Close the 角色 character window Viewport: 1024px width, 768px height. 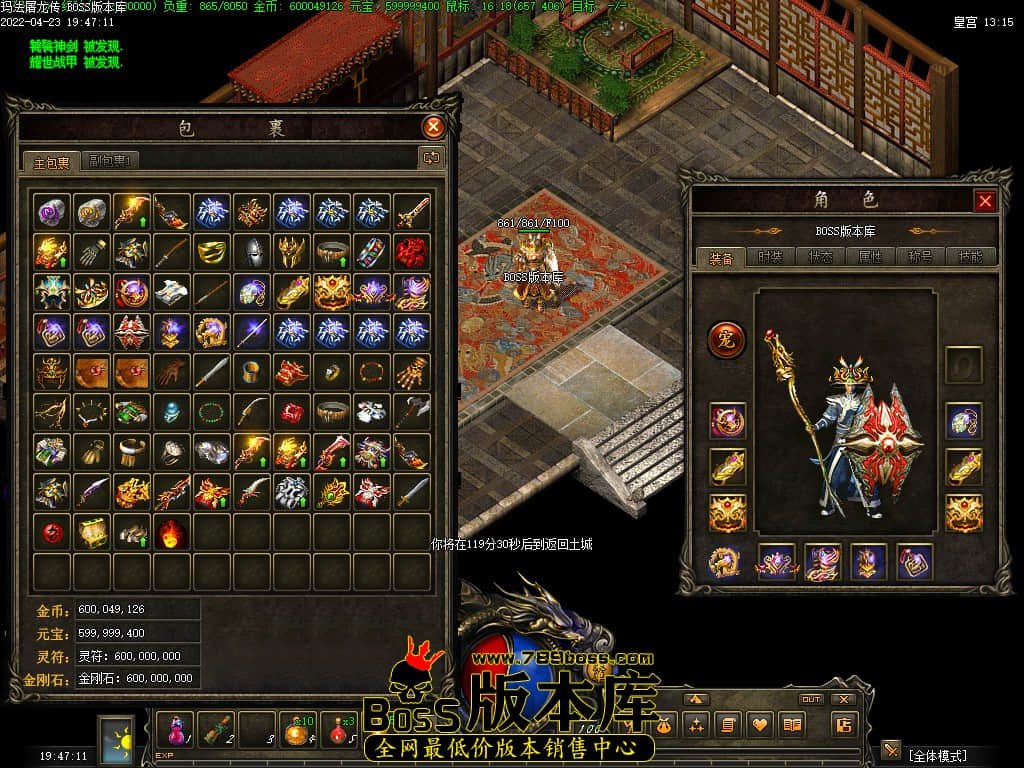985,201
